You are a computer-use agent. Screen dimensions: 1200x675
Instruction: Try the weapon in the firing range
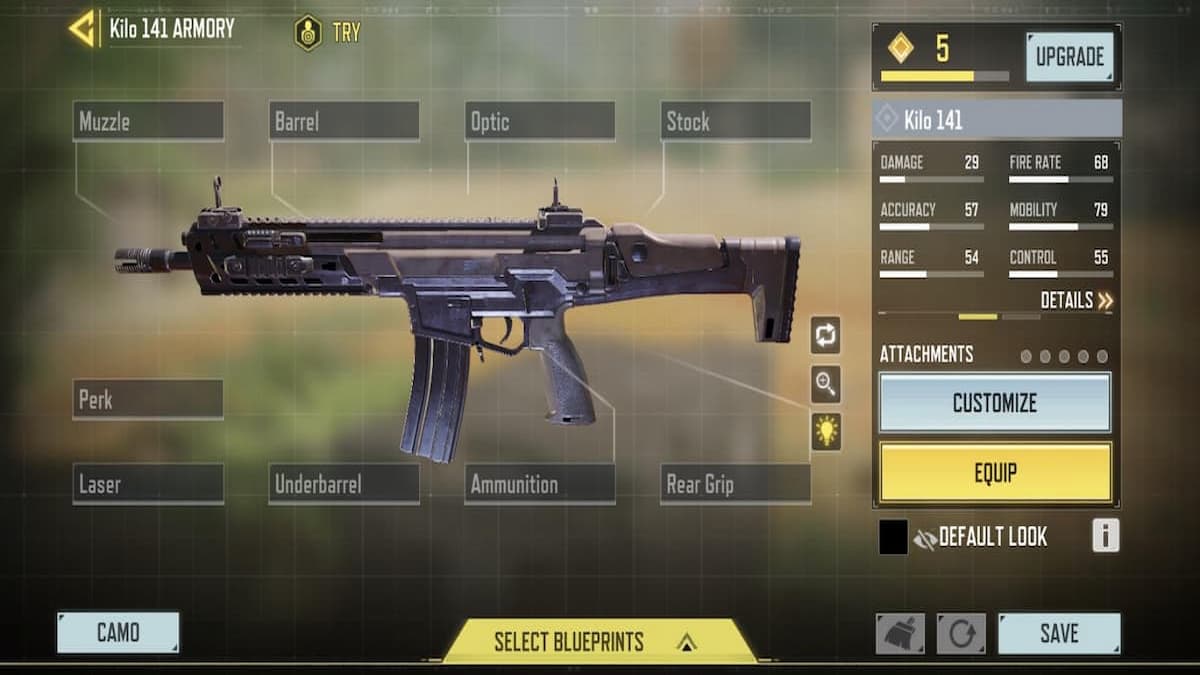pyautogui.click(x=328, y=32)
